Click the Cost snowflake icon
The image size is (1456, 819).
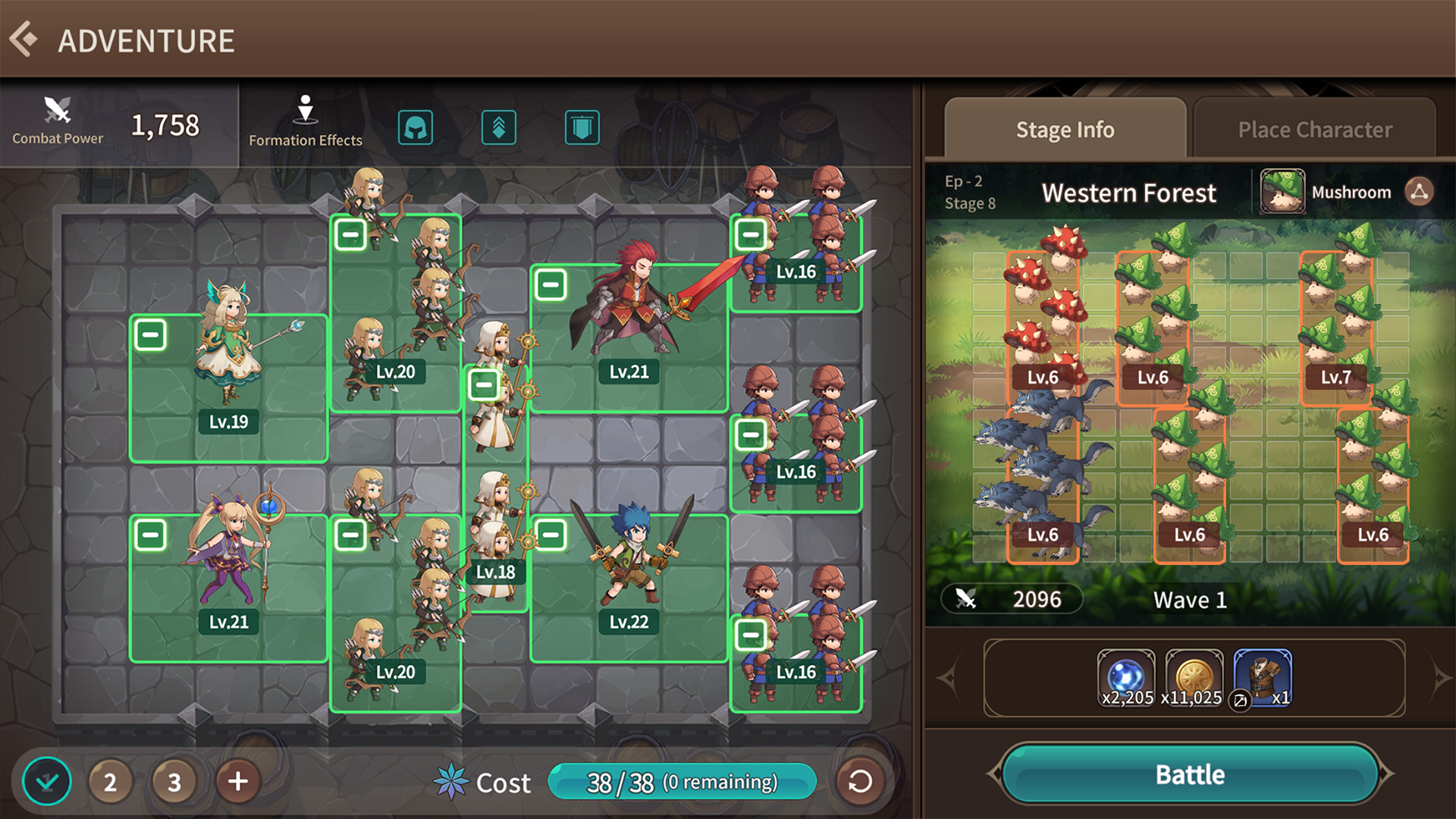[450, 782]
